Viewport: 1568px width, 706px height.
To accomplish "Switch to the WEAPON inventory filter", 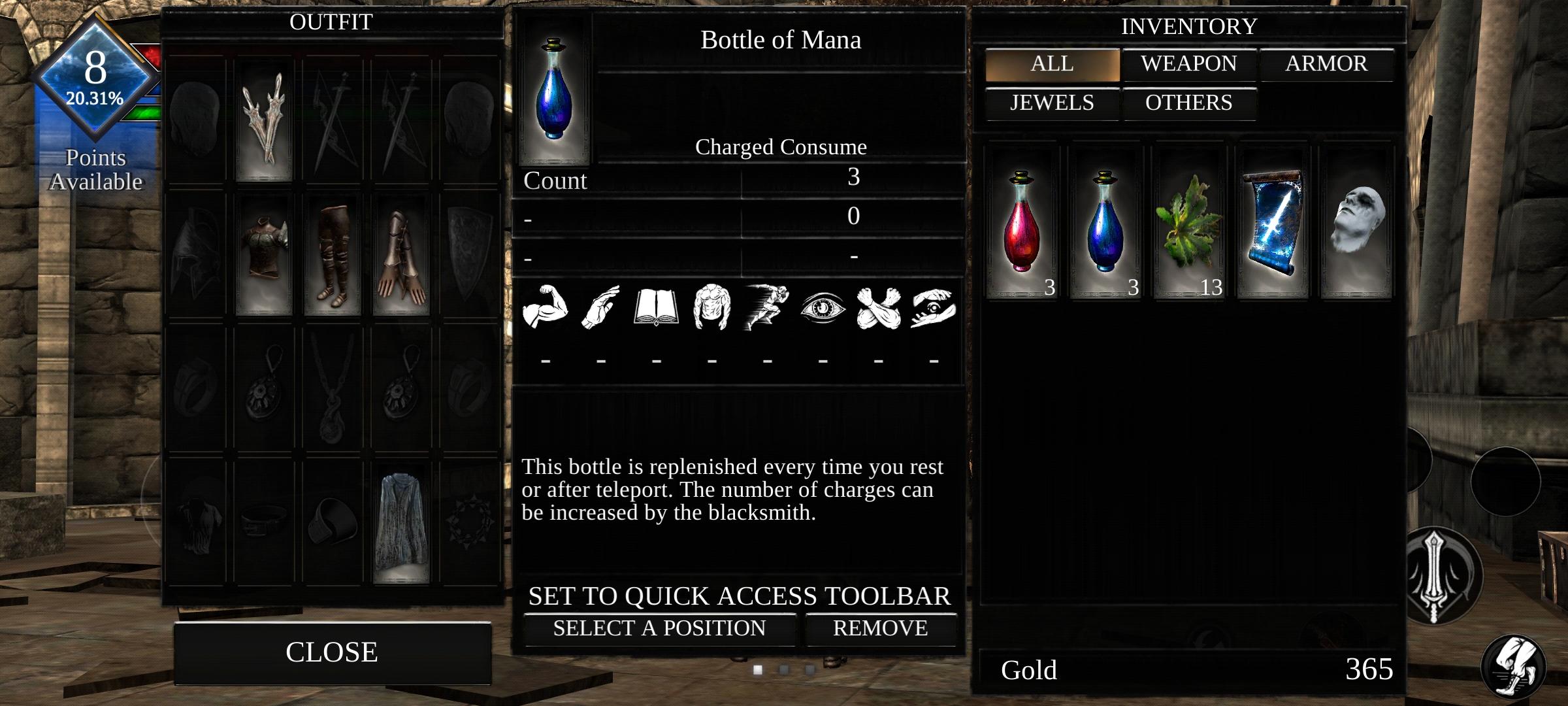I will point(1188,63).
